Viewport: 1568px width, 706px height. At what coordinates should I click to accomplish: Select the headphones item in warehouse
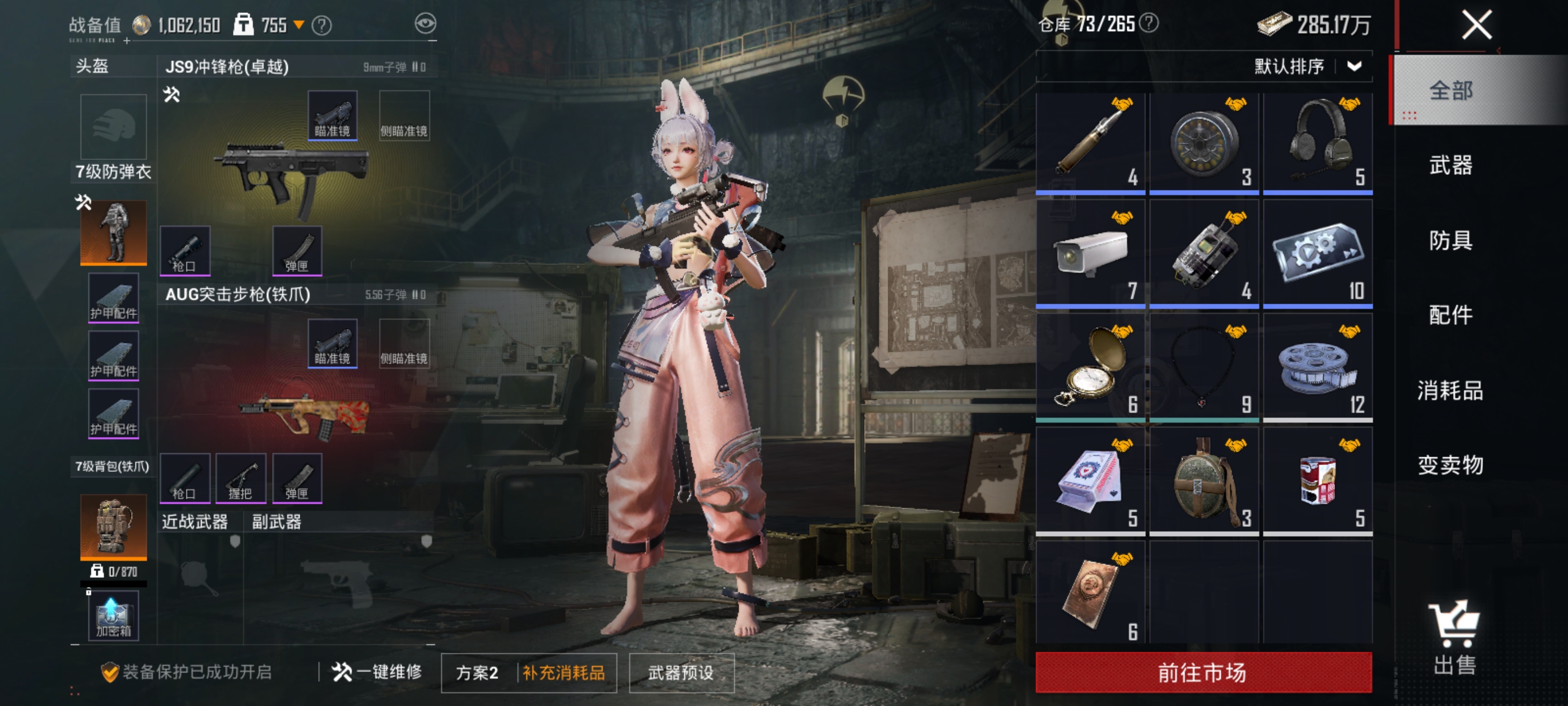(1318, 143)
